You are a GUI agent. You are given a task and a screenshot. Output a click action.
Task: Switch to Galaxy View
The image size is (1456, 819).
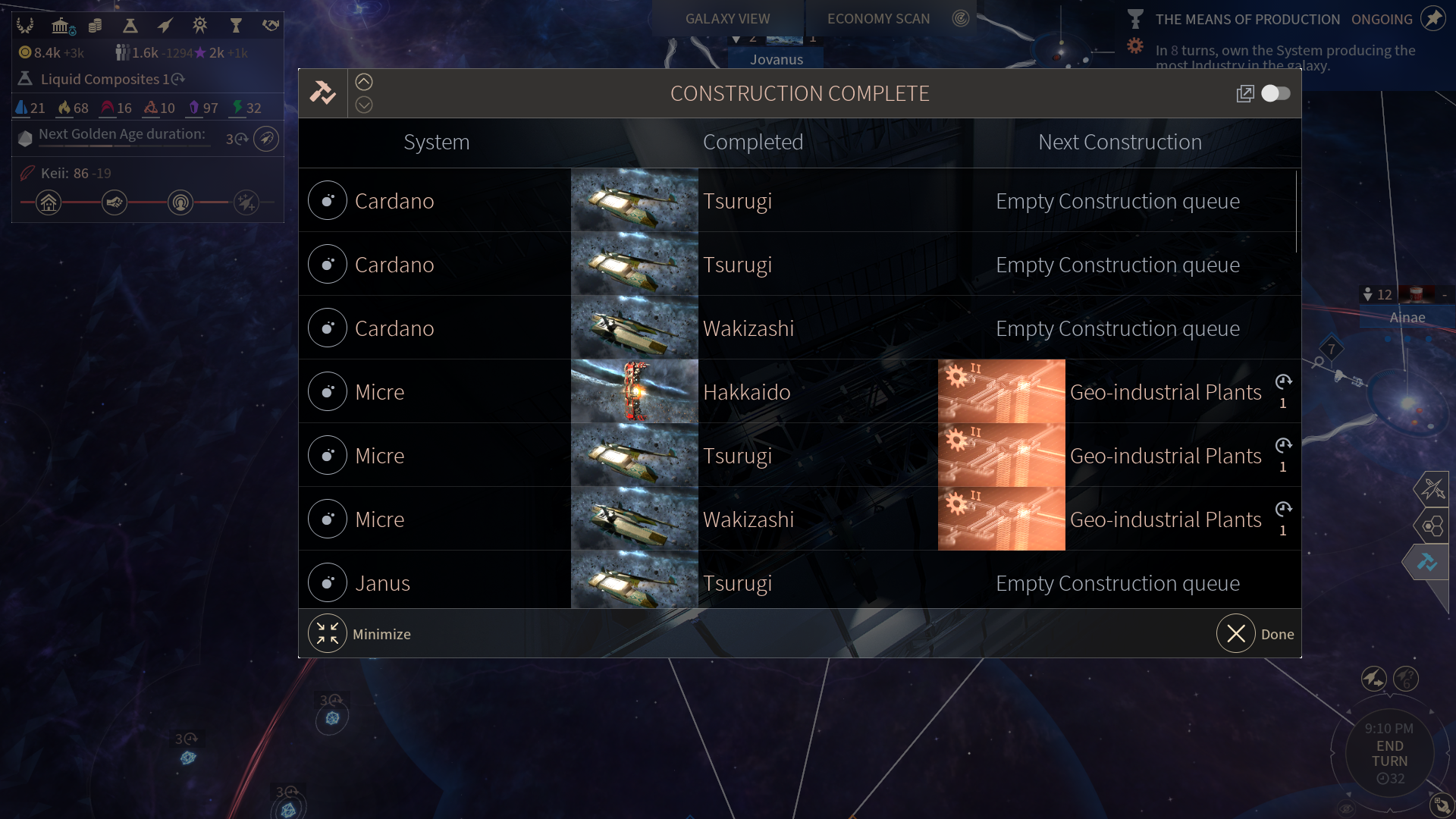tap(727, 18)
